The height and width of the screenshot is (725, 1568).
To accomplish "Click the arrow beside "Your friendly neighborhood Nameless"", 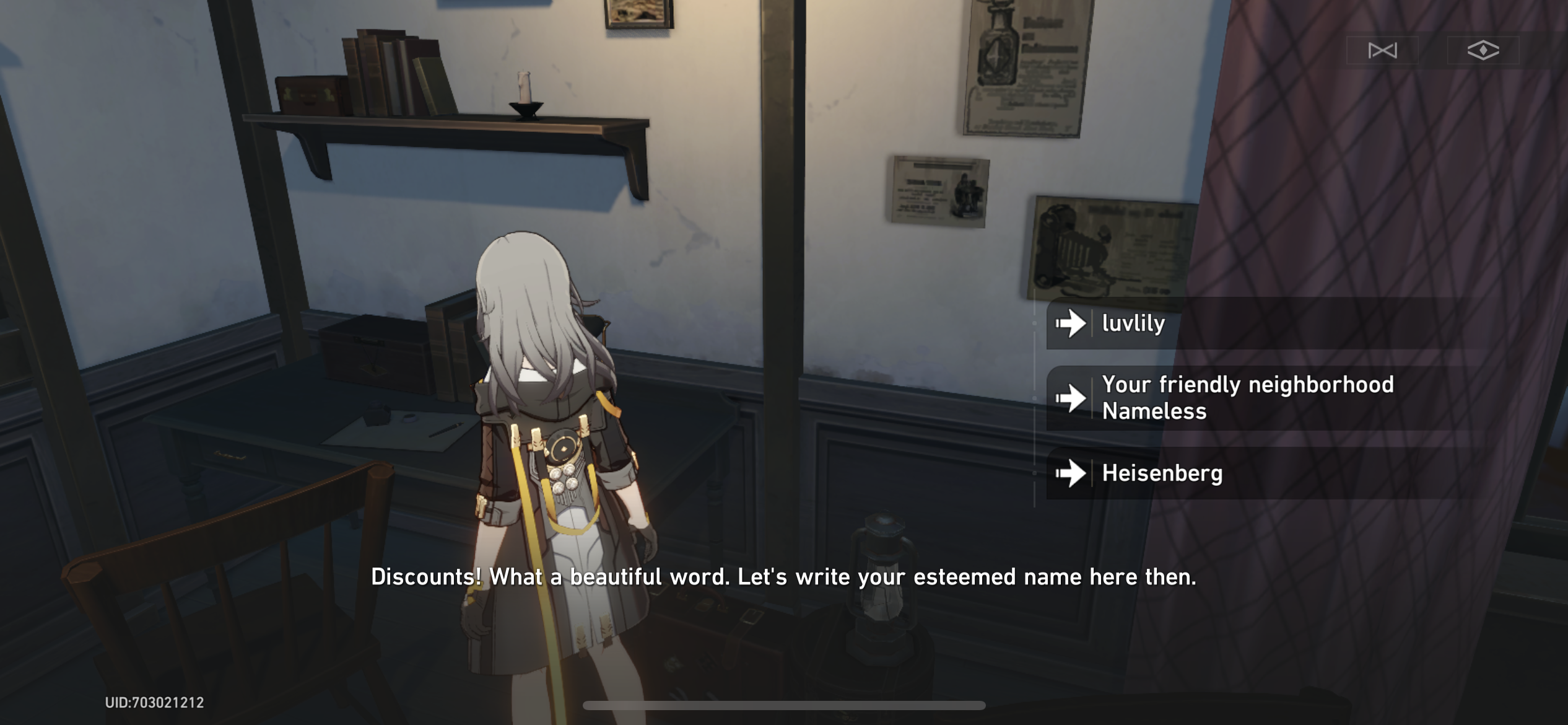I will click(1071, 398).
